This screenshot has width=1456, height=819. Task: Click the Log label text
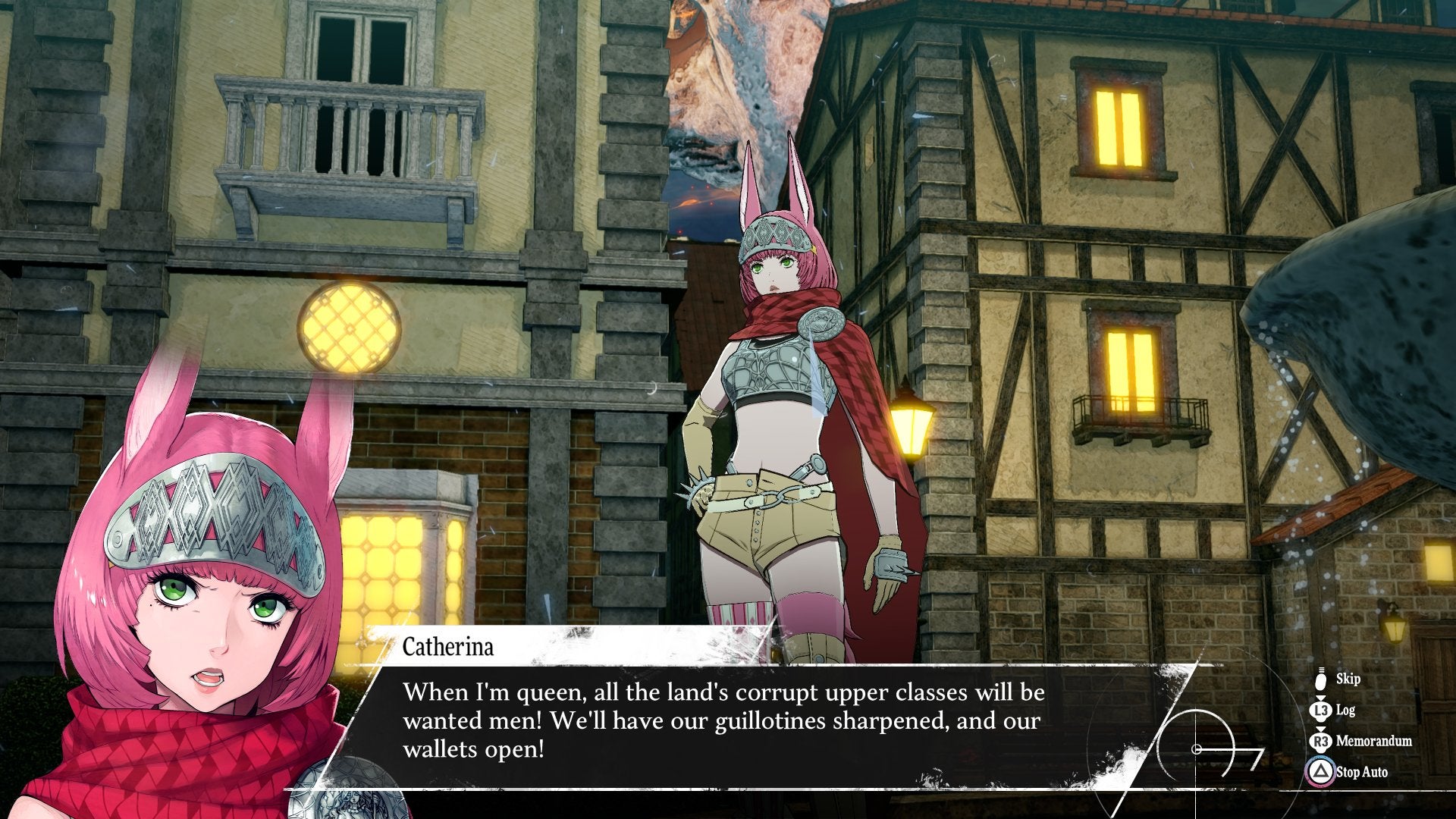1345,709
